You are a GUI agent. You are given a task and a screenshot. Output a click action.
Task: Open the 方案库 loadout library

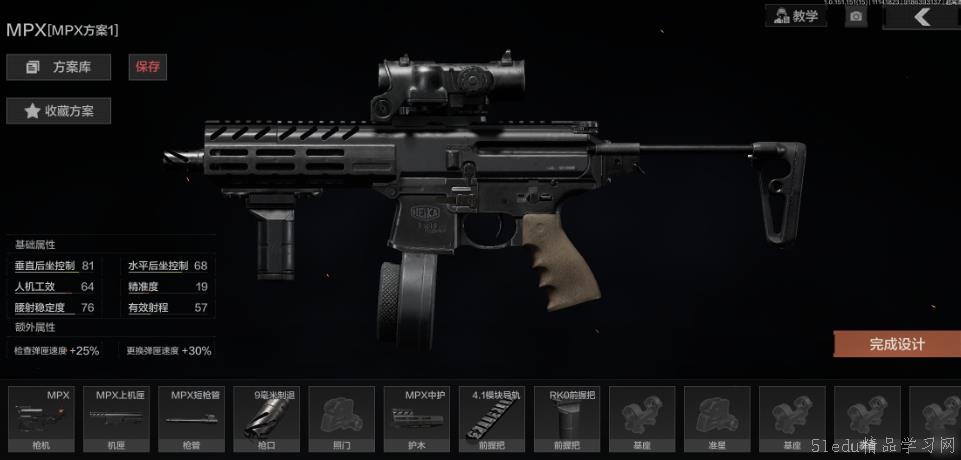coord(58,67)
